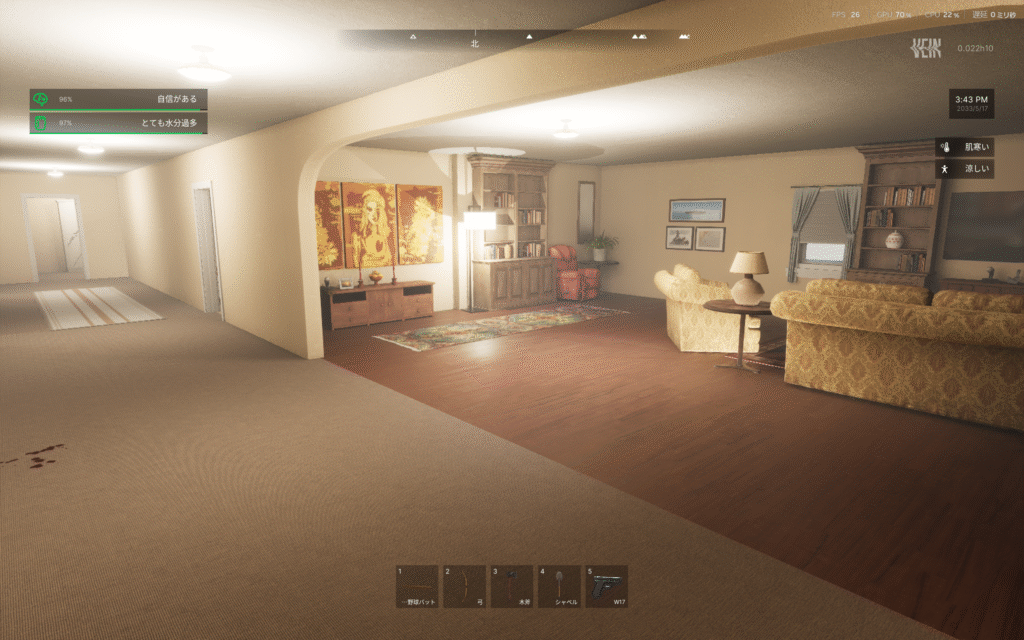
Task: Open the thermometer temperature status indicator
Action: 945,147
